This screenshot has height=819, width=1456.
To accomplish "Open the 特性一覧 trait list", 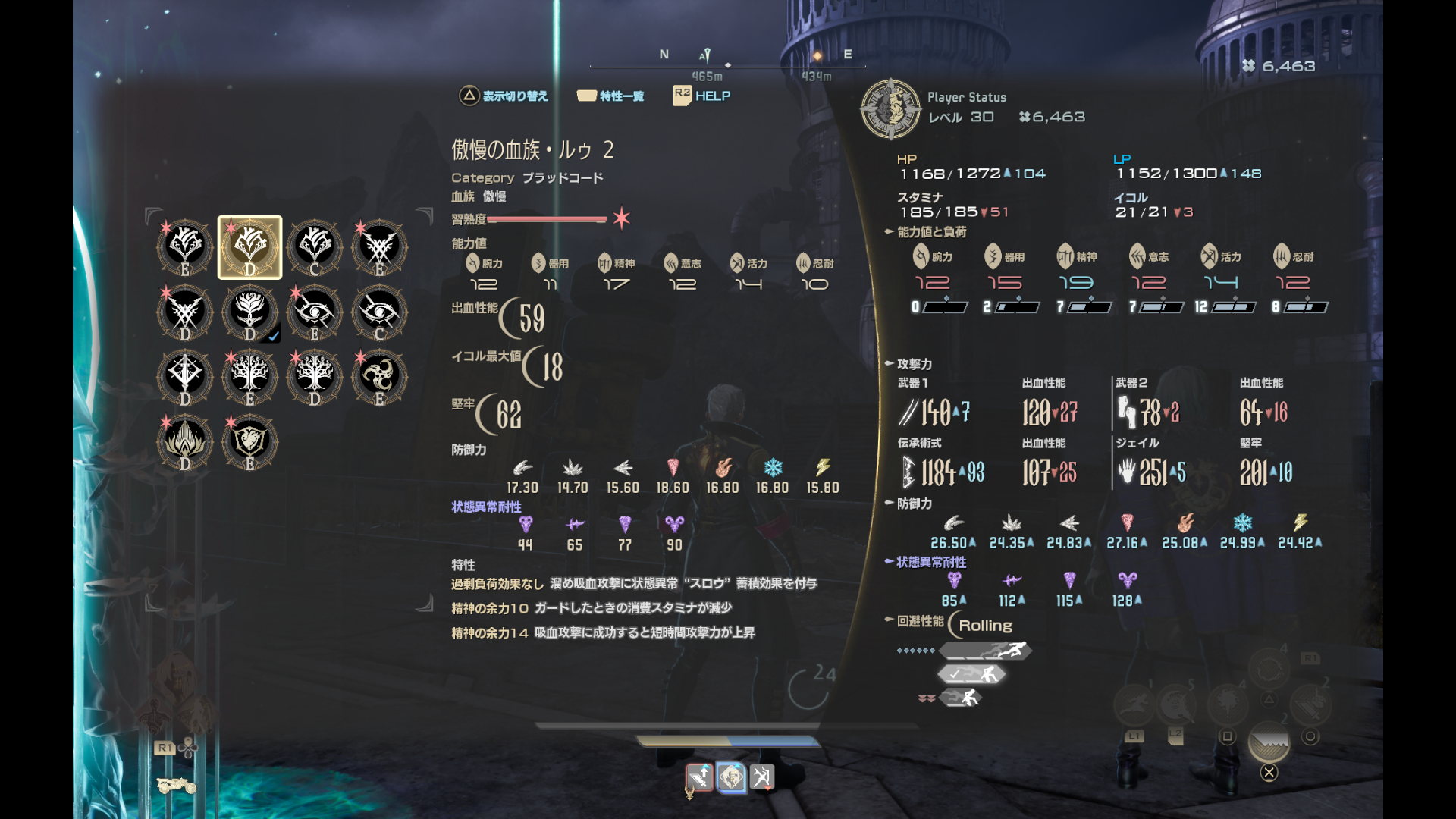I will [x=610, y=96].
